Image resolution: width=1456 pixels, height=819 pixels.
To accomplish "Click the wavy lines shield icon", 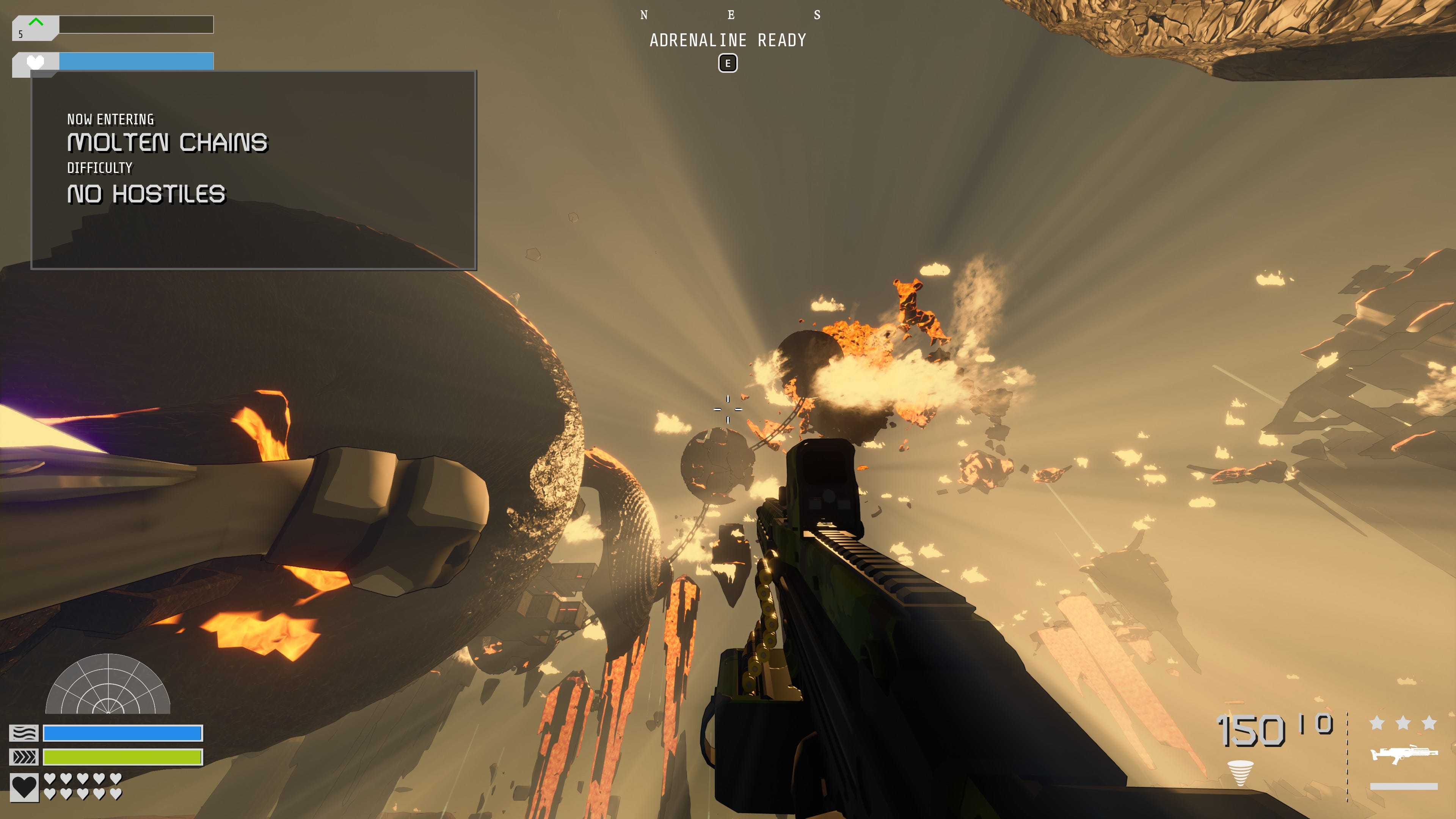I will [x=24, y=733].
